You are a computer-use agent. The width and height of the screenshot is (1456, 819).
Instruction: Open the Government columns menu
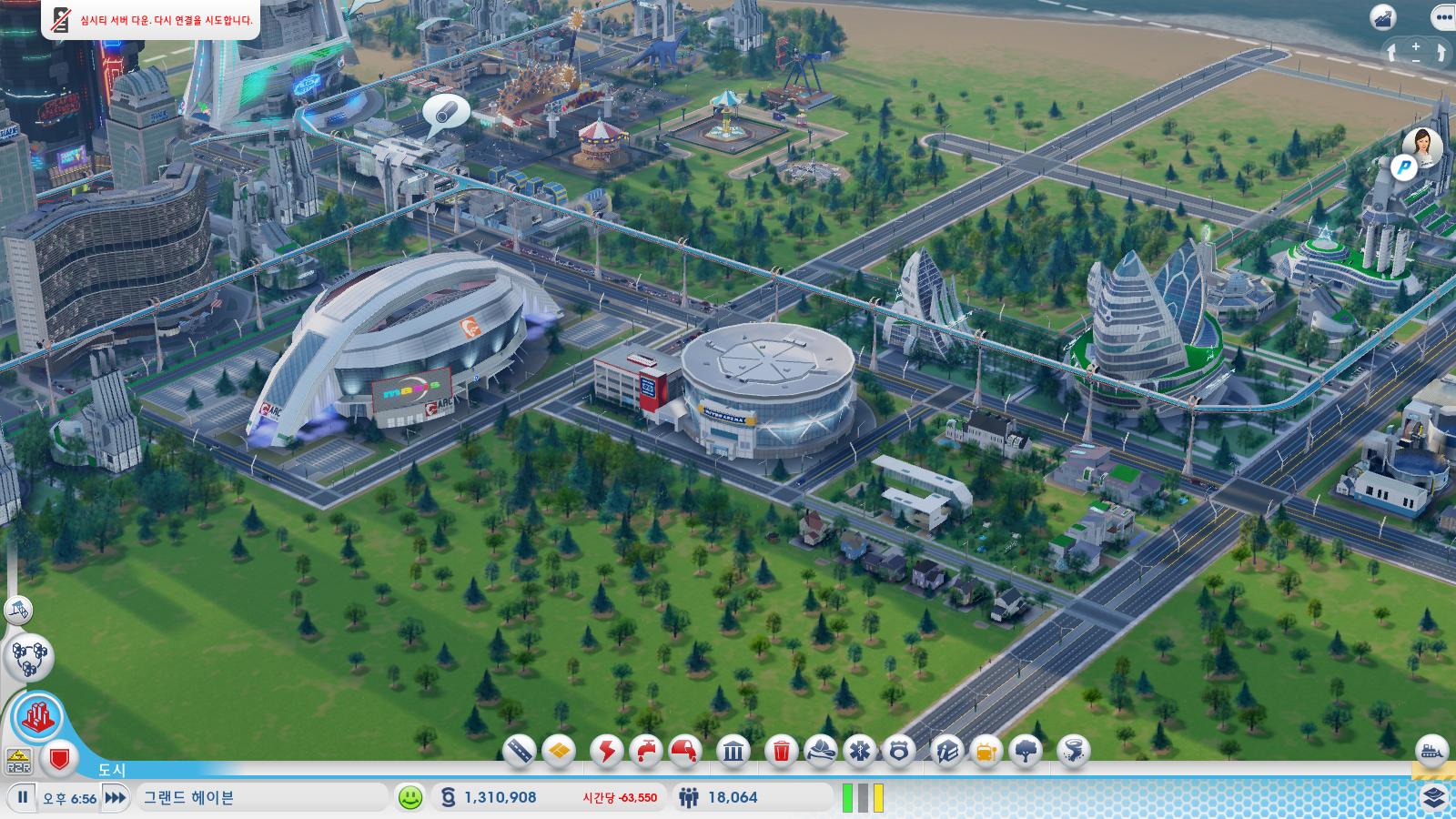733,751
